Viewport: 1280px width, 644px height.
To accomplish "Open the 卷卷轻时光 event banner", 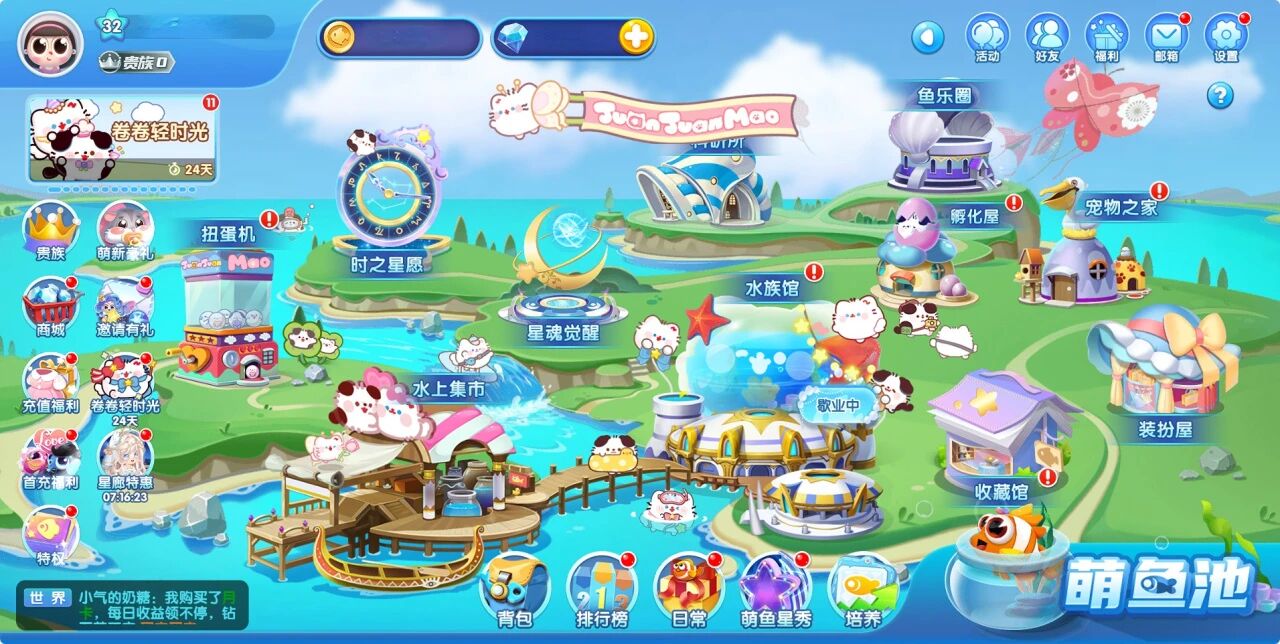I will coord(122,139).
